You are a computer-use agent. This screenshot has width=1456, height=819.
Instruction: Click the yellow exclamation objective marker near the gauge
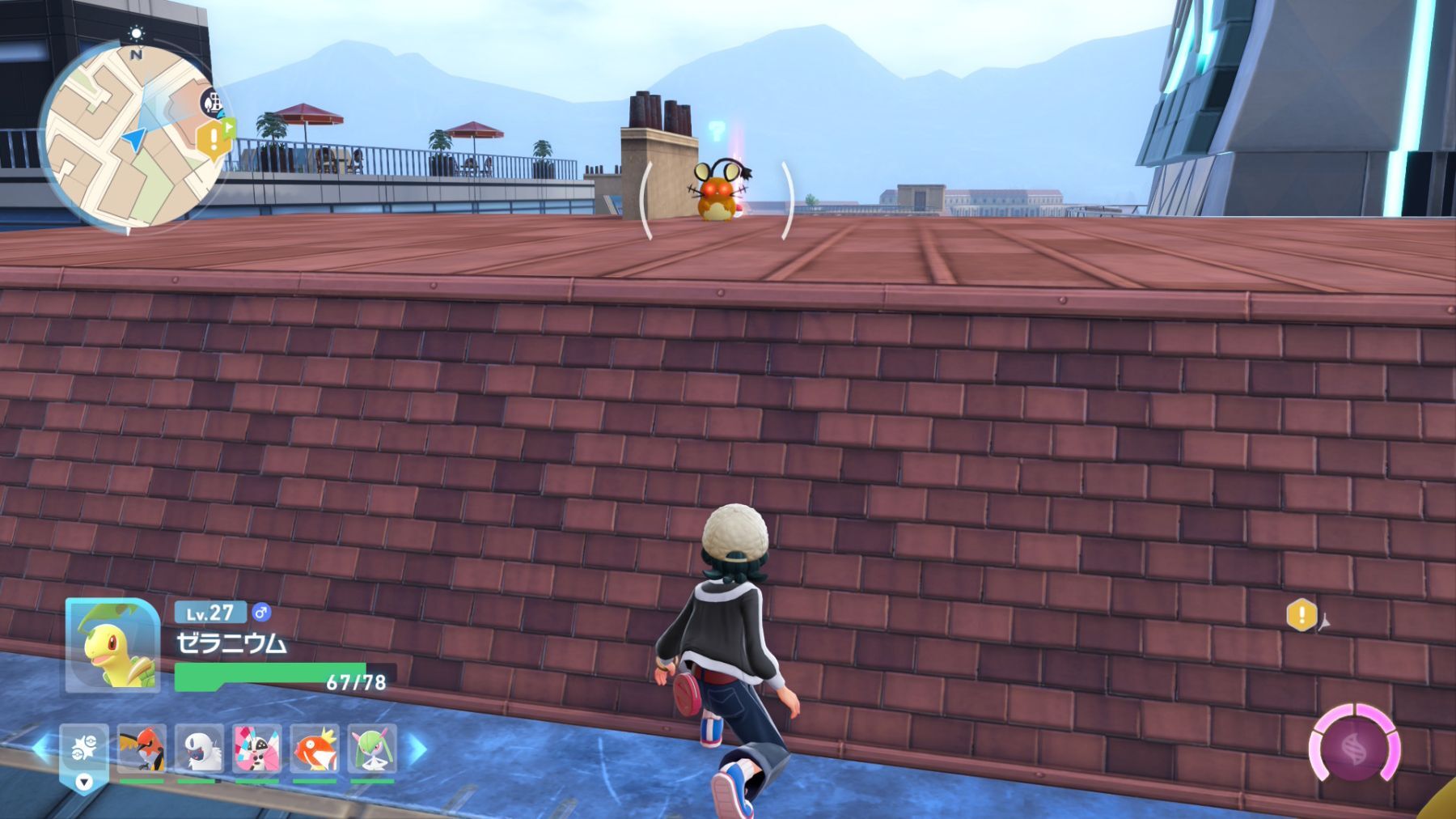tap(1302, 615)
